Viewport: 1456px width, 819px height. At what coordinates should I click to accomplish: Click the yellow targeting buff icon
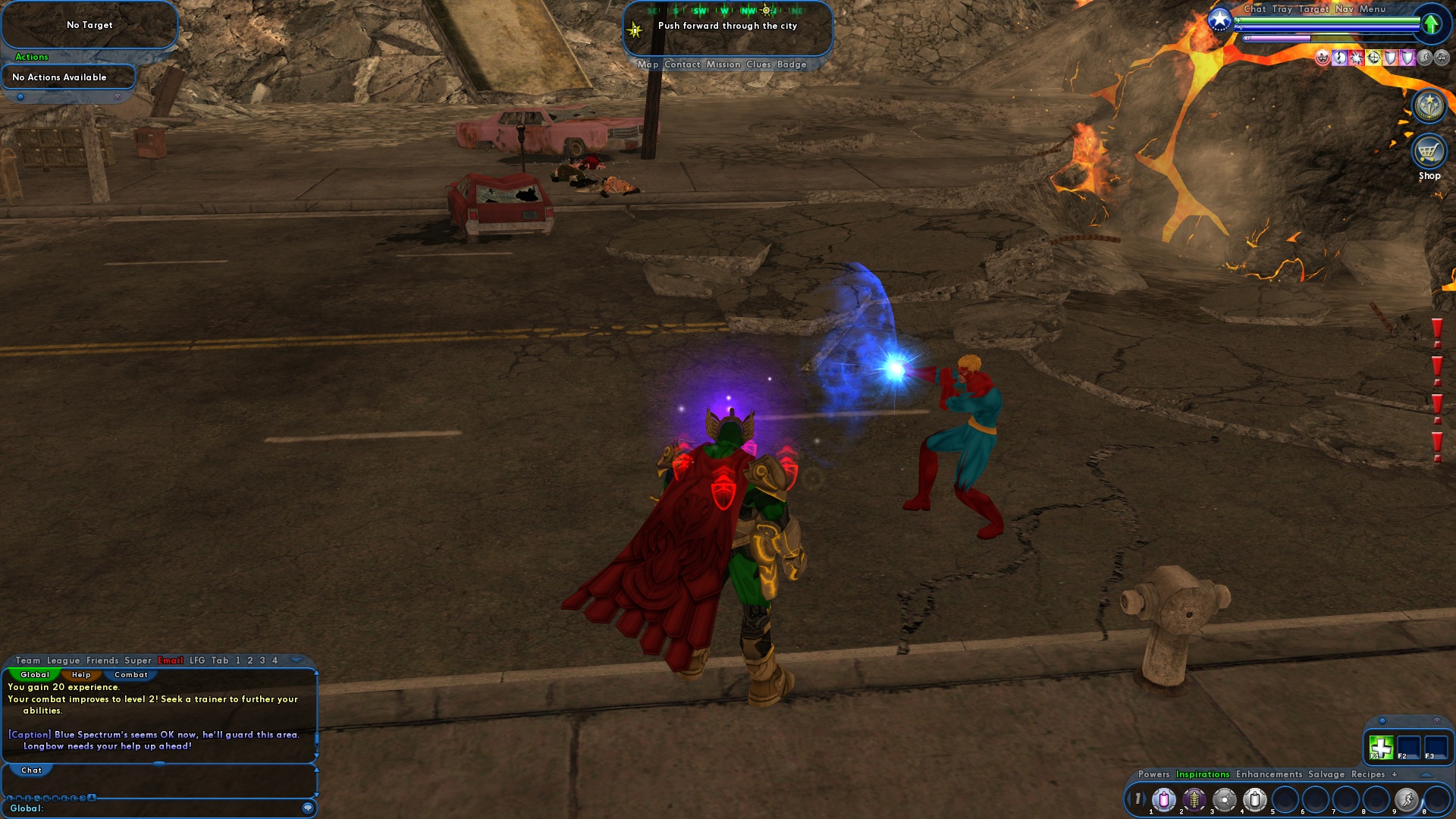[x=1374, y=58]
